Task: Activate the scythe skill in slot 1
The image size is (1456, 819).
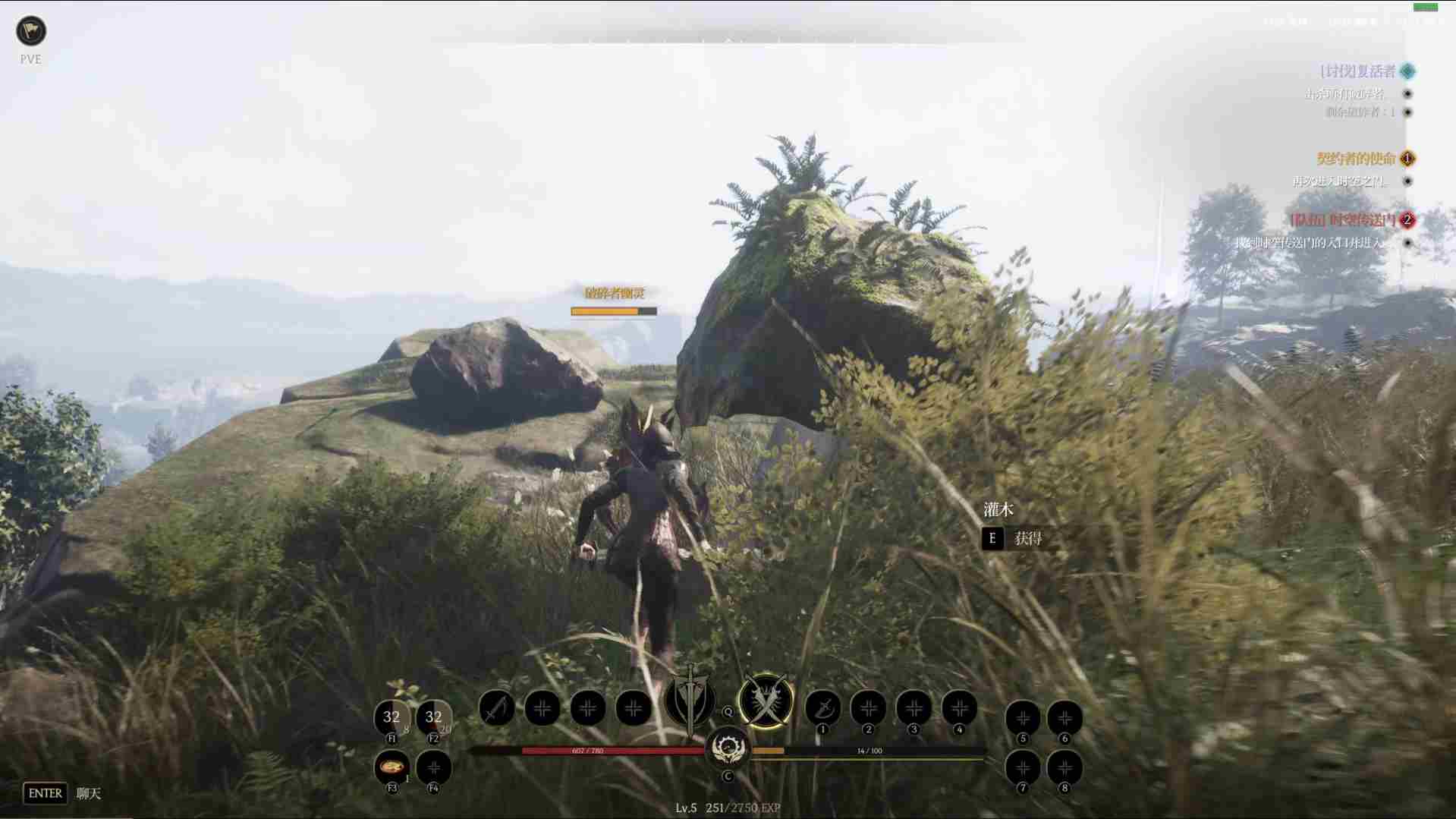Action: [x=822, y=709]
